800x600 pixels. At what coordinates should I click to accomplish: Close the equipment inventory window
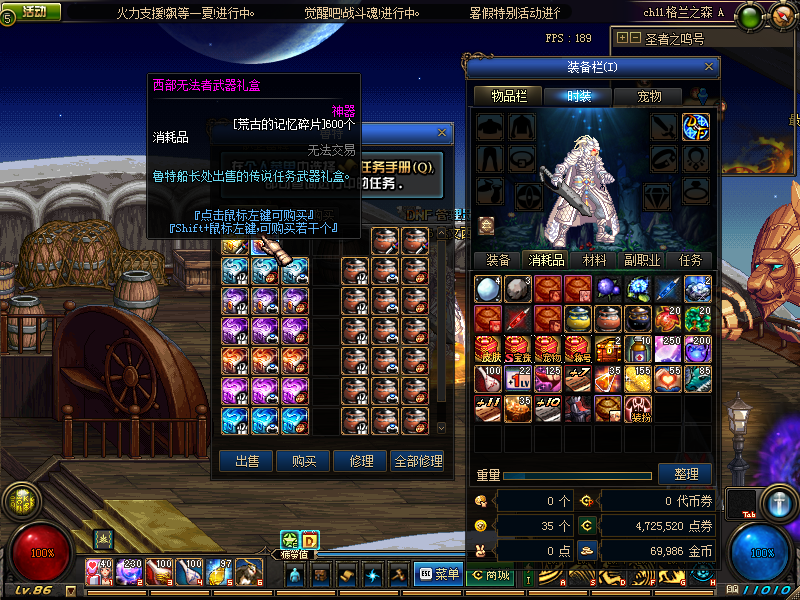pos(709,67)
